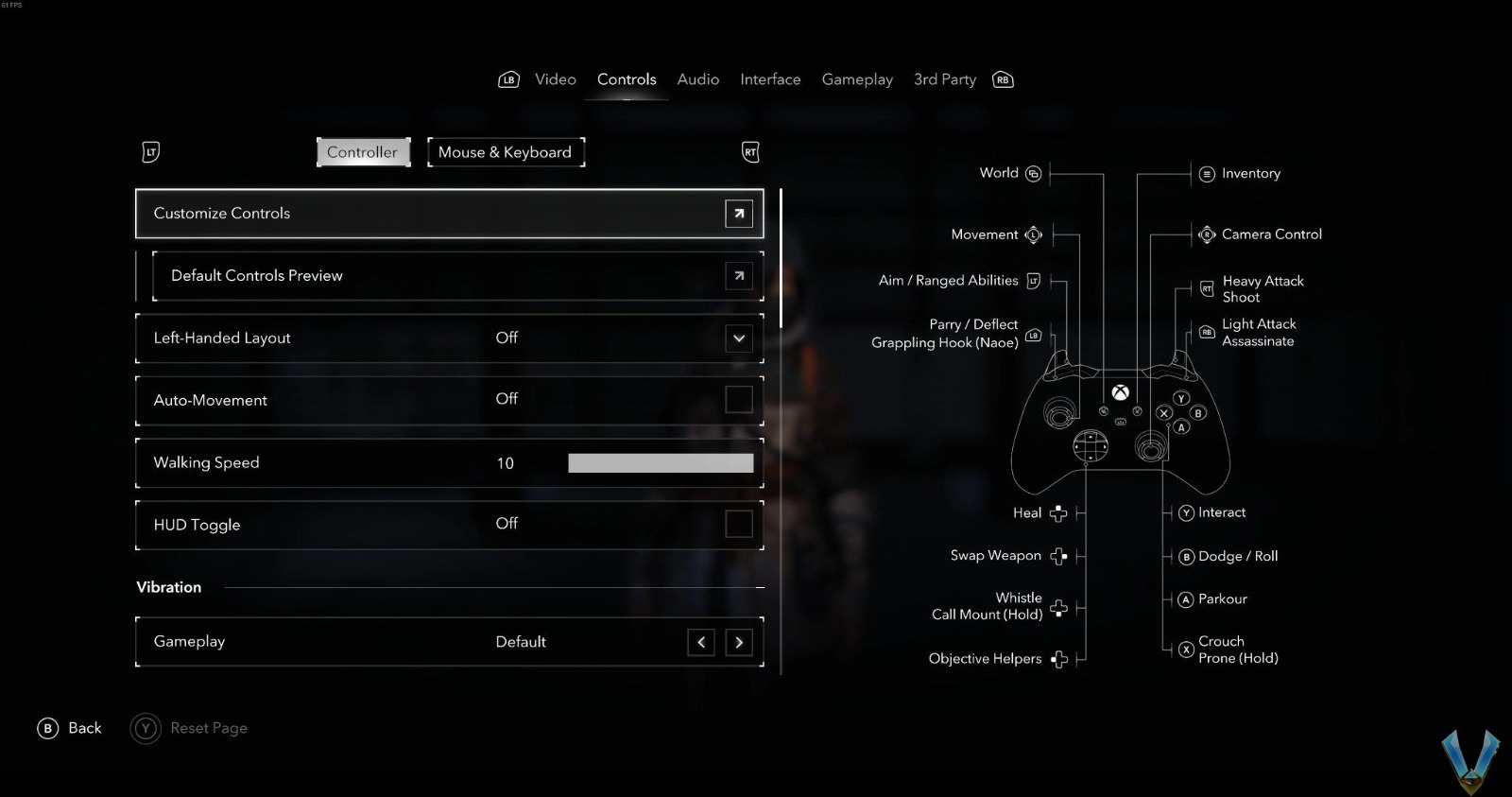This screenshot has width=1512, height=797.
Task: Toggle the Auto-Movement checkbox
Action: pos(738,399)
